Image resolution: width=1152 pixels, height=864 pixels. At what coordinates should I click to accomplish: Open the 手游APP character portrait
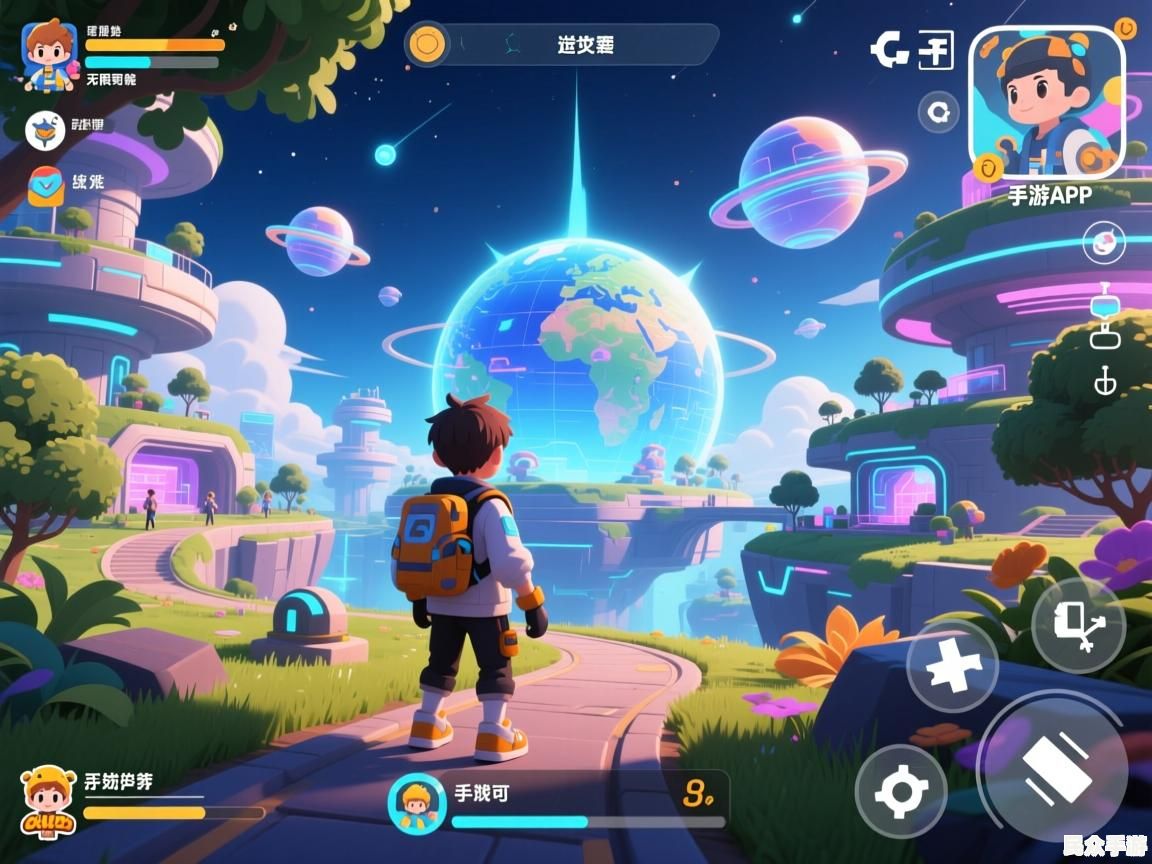(x=1047, y=103)
